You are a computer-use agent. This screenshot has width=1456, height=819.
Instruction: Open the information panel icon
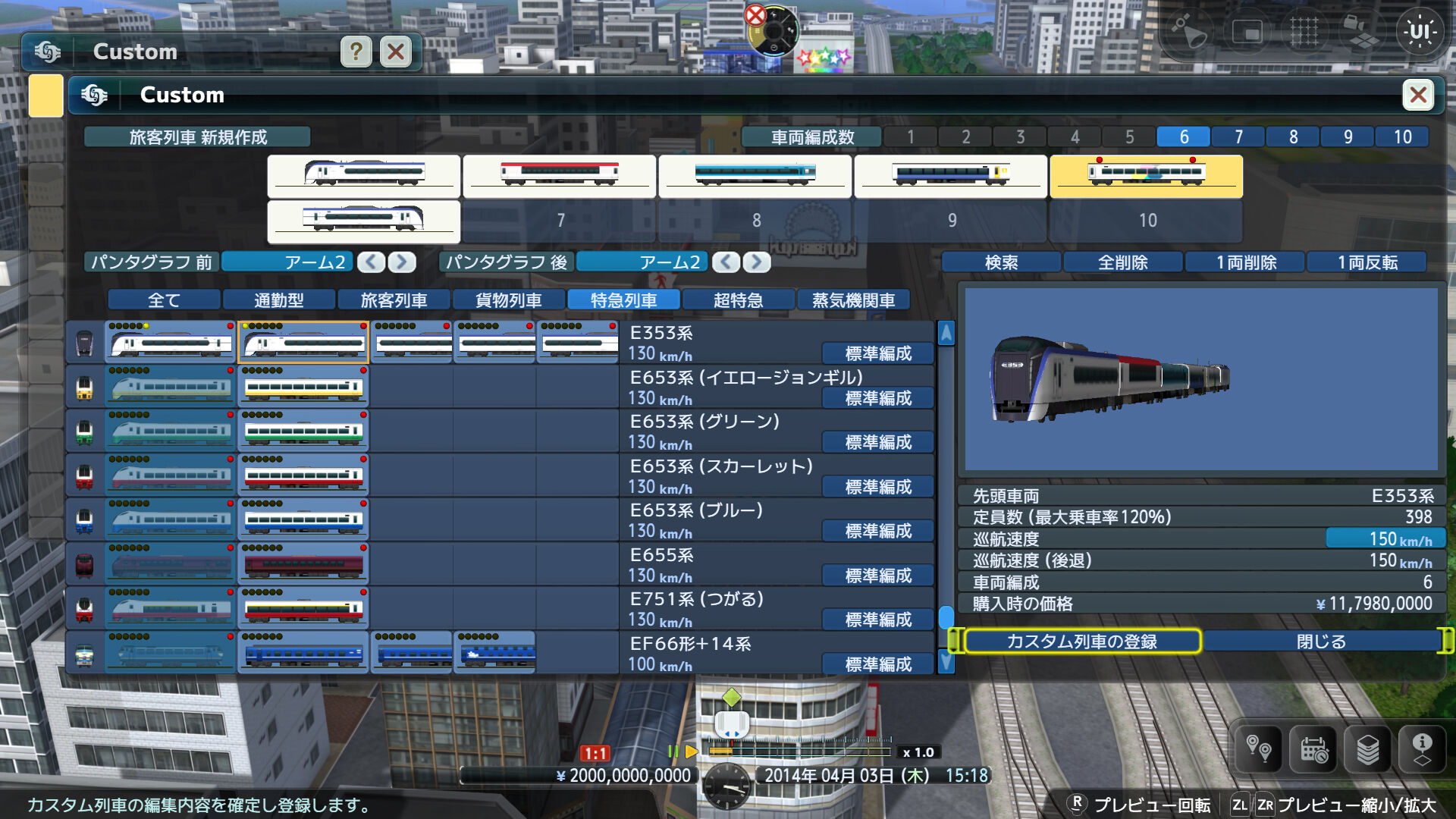[x=1422, y=749]
